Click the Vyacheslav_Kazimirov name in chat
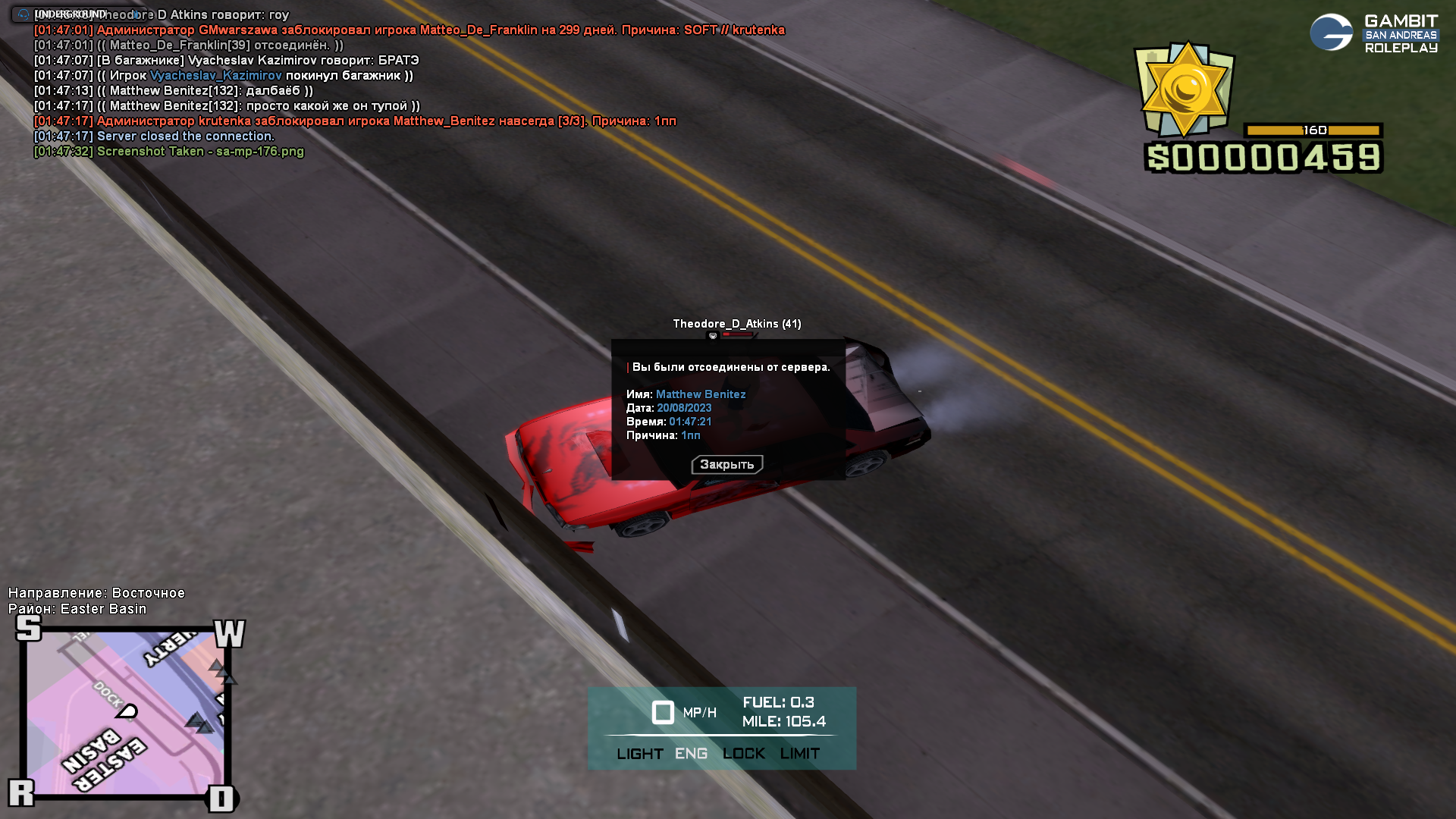Image resolution: width=1456 pixels, height=819 pixels. point(216,76)
